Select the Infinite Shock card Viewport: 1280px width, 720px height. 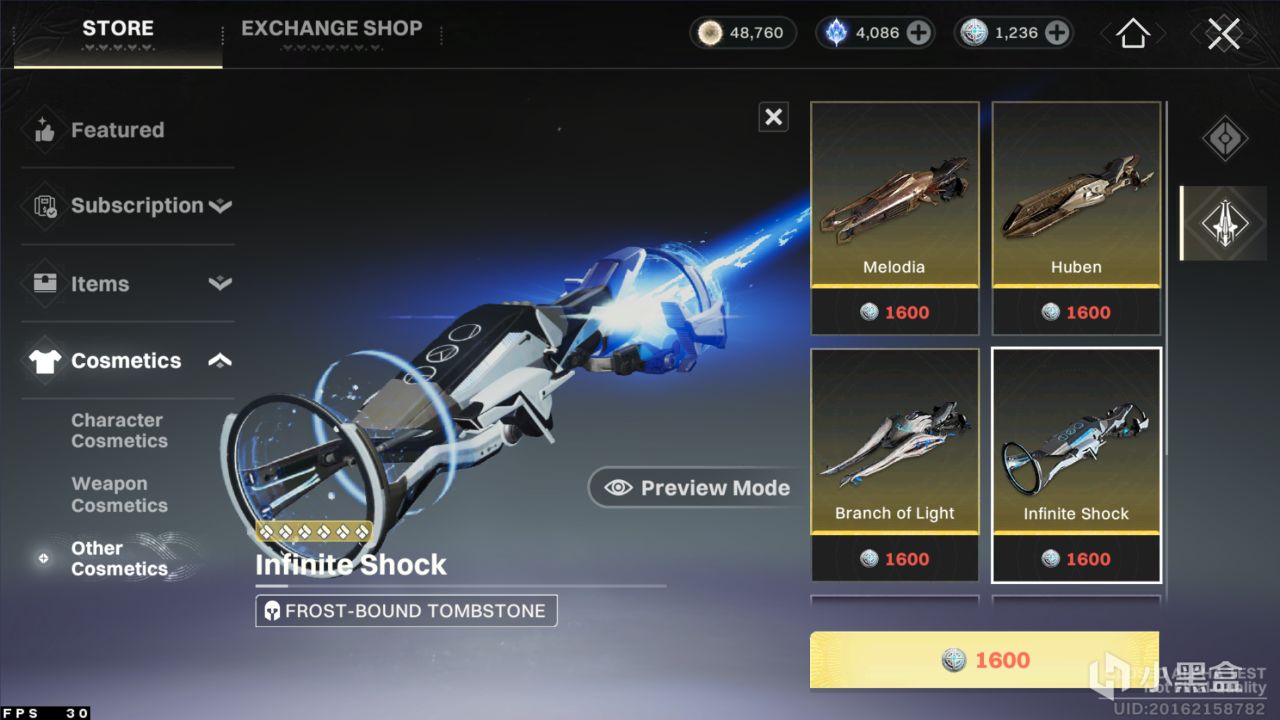tap(1076, 465)
